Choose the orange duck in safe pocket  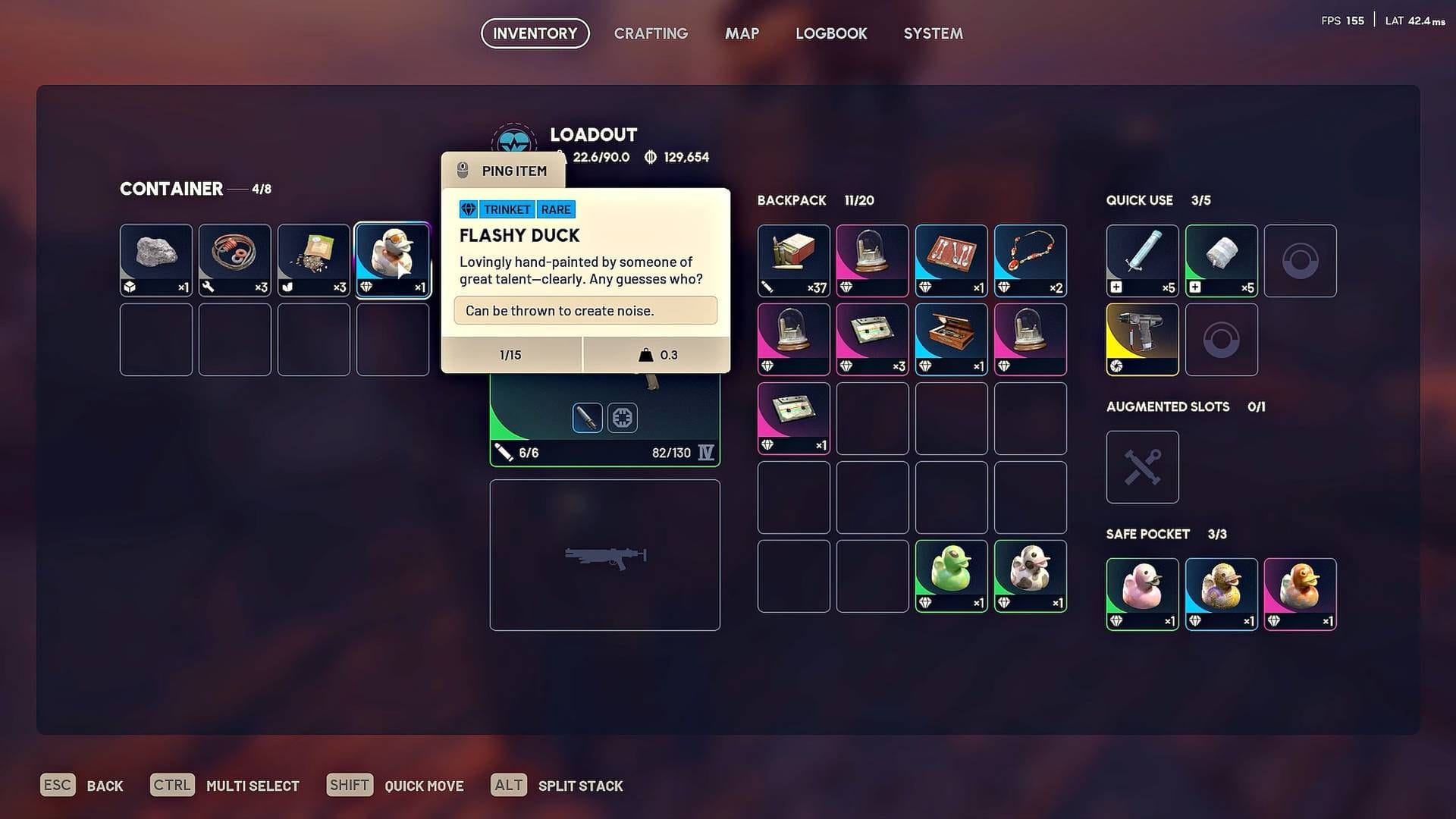coord(1301,593)
